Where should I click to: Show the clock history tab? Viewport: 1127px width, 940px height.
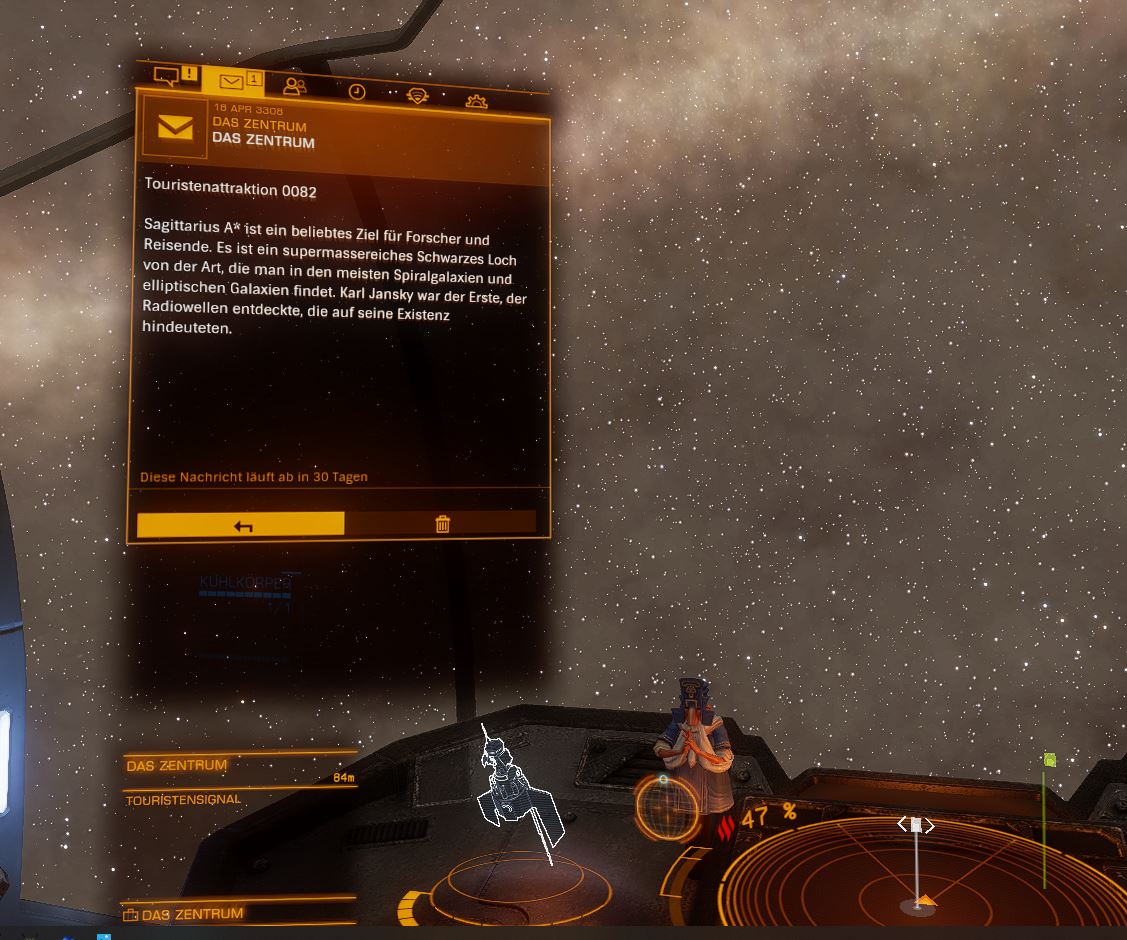pos(356,92)
